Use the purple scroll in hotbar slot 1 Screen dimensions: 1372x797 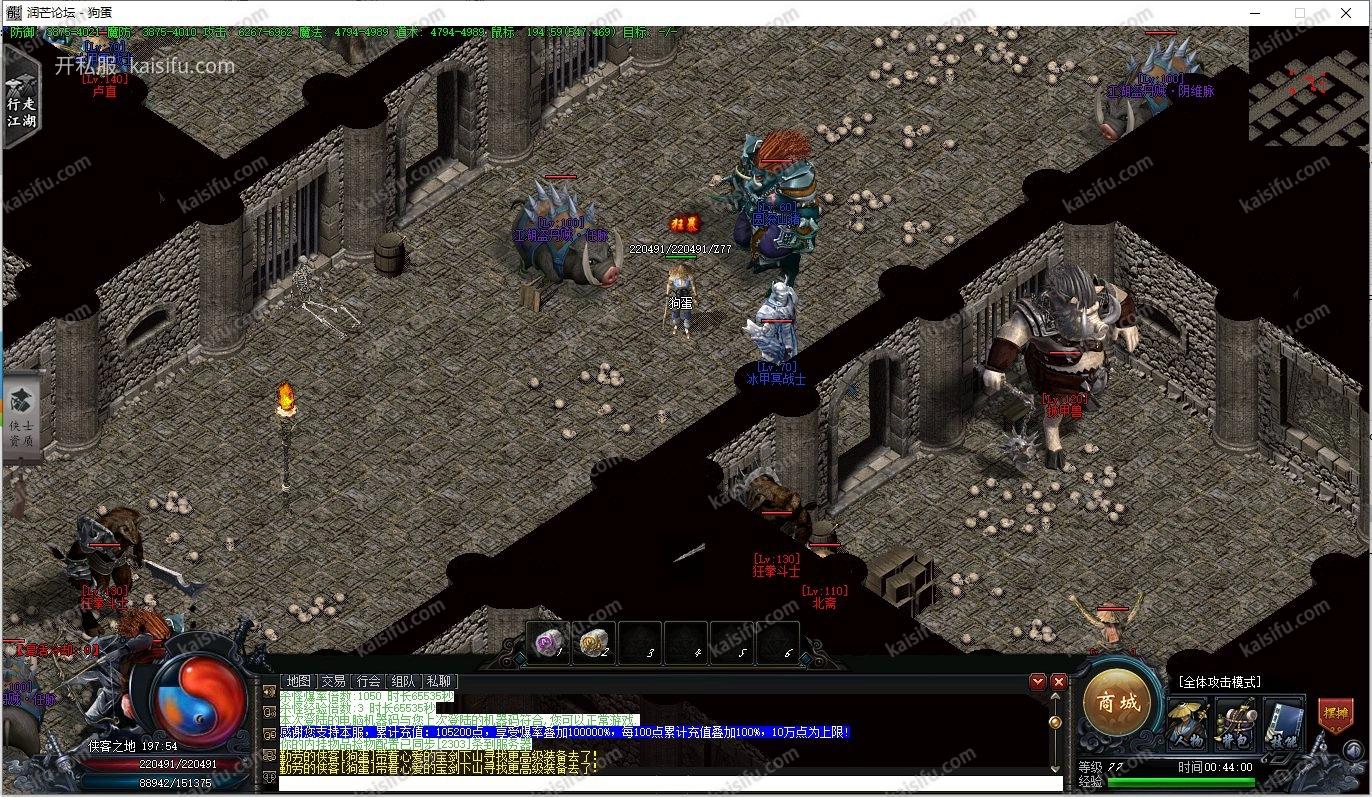(547, 642)
